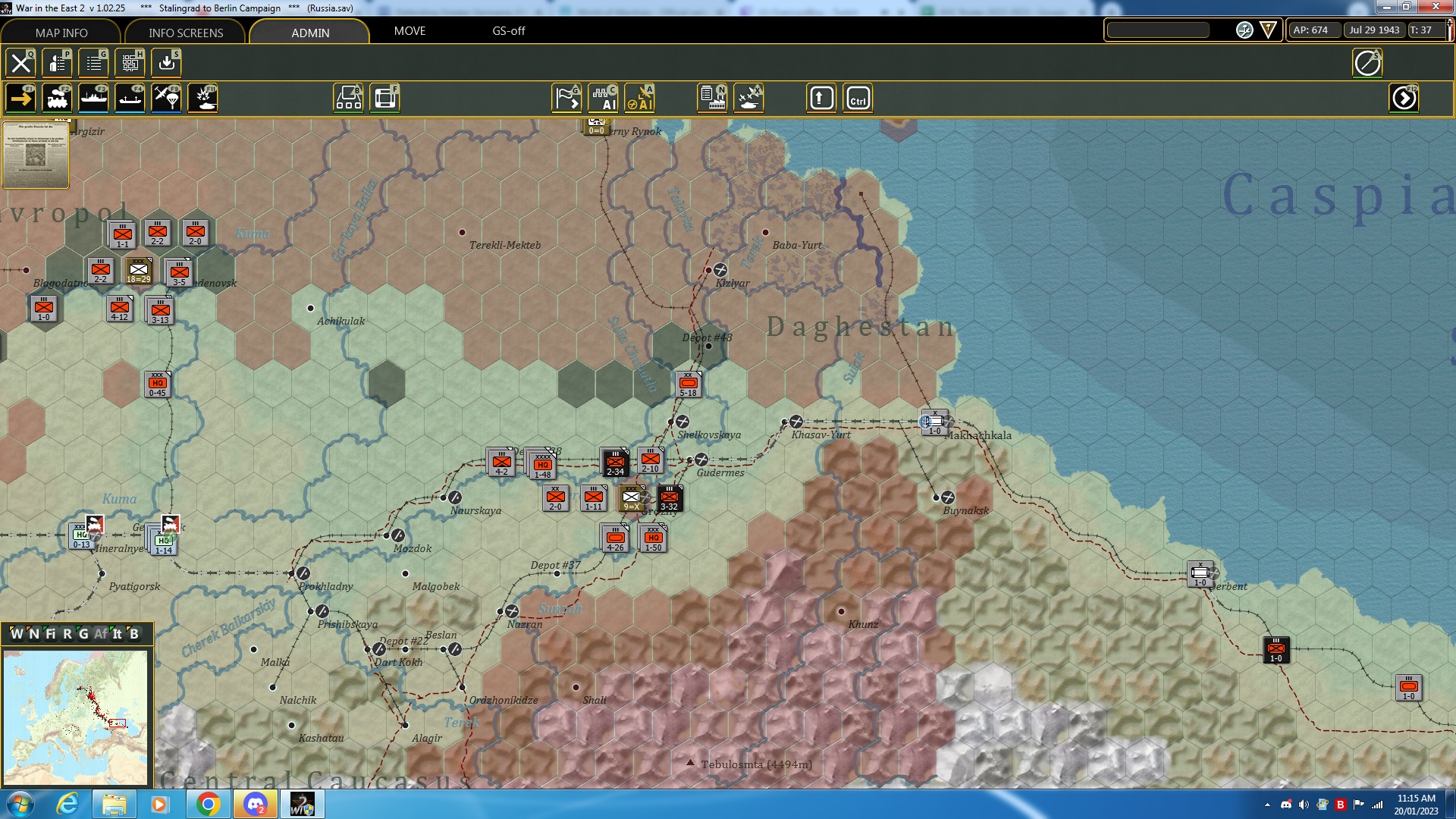Select the amphibious transport mode icon
Viewport: 1456px width, 819px height.
tap(130, 97)
